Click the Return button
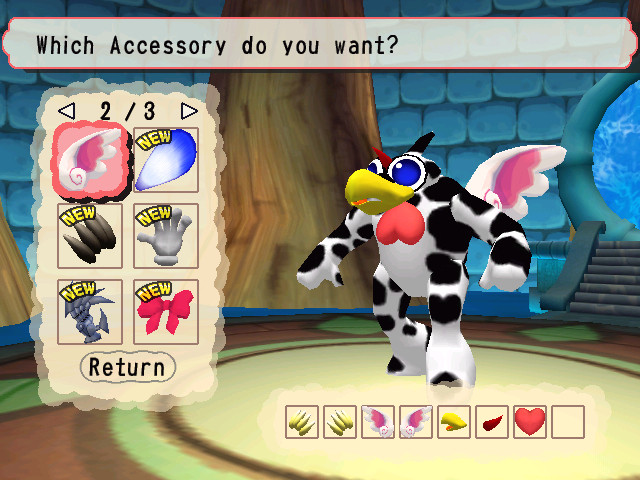 click(x=127, y=367)
